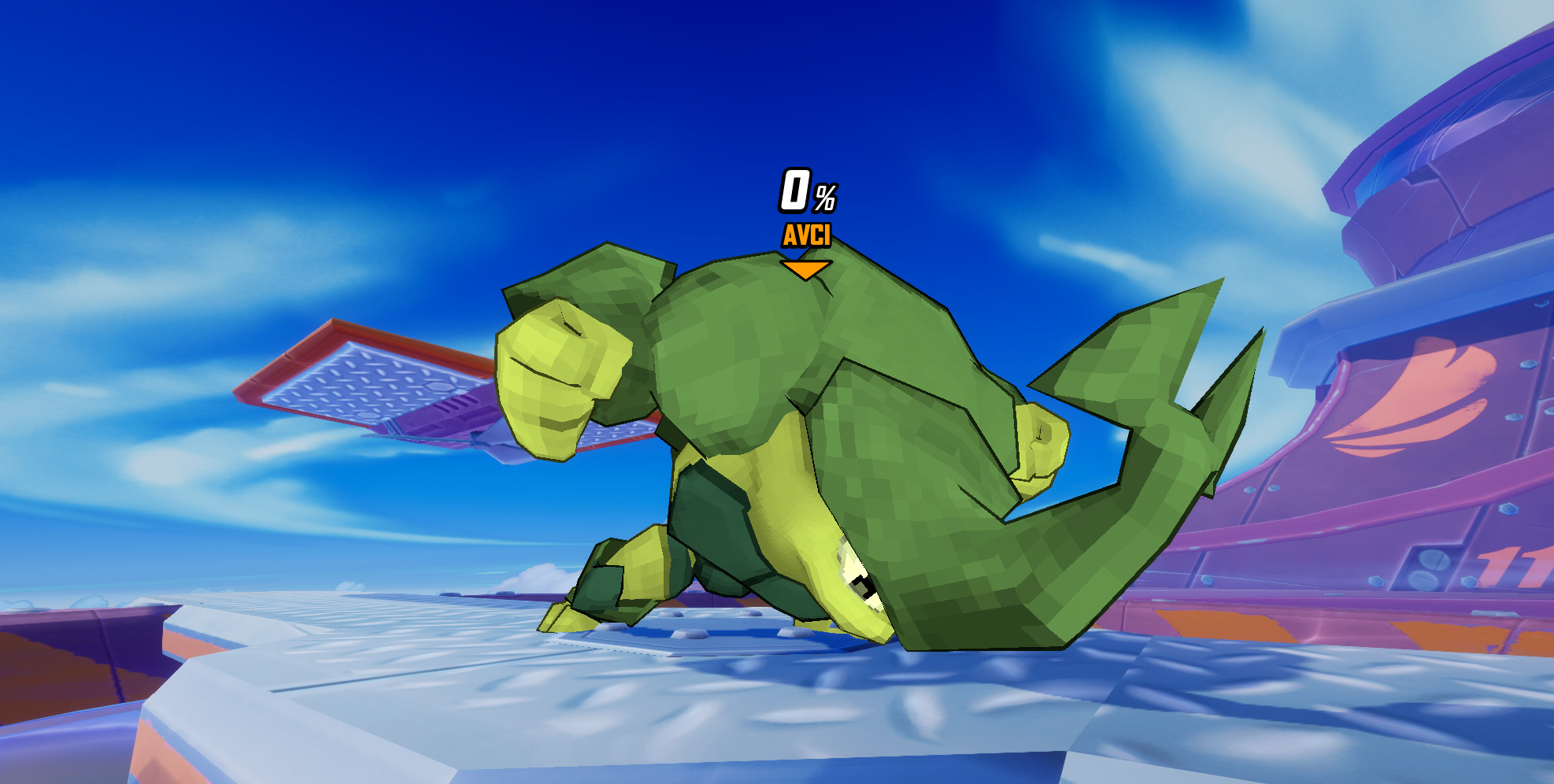
Task: Select the AVCI player nametag
Action: click(x=806, y=234)
